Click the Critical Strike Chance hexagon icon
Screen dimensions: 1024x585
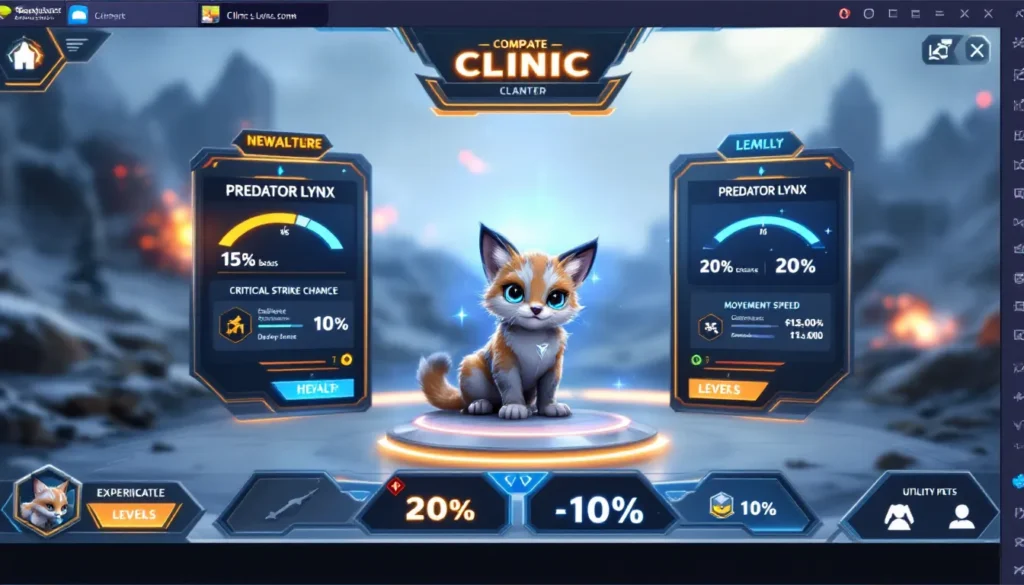[237, 324]
